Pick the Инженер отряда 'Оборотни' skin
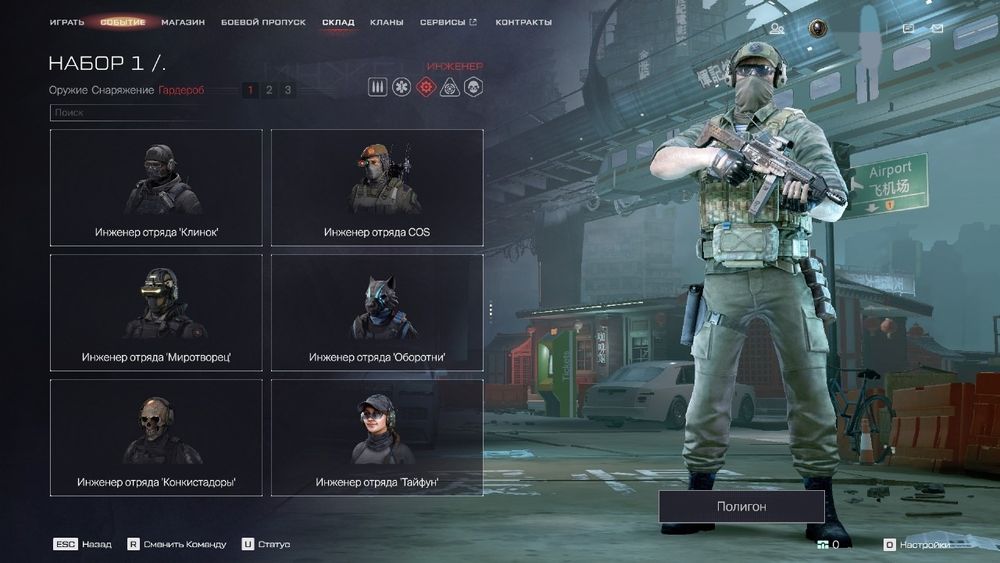The height and width of the screenshot is (563, 1000). coord(377,312)
